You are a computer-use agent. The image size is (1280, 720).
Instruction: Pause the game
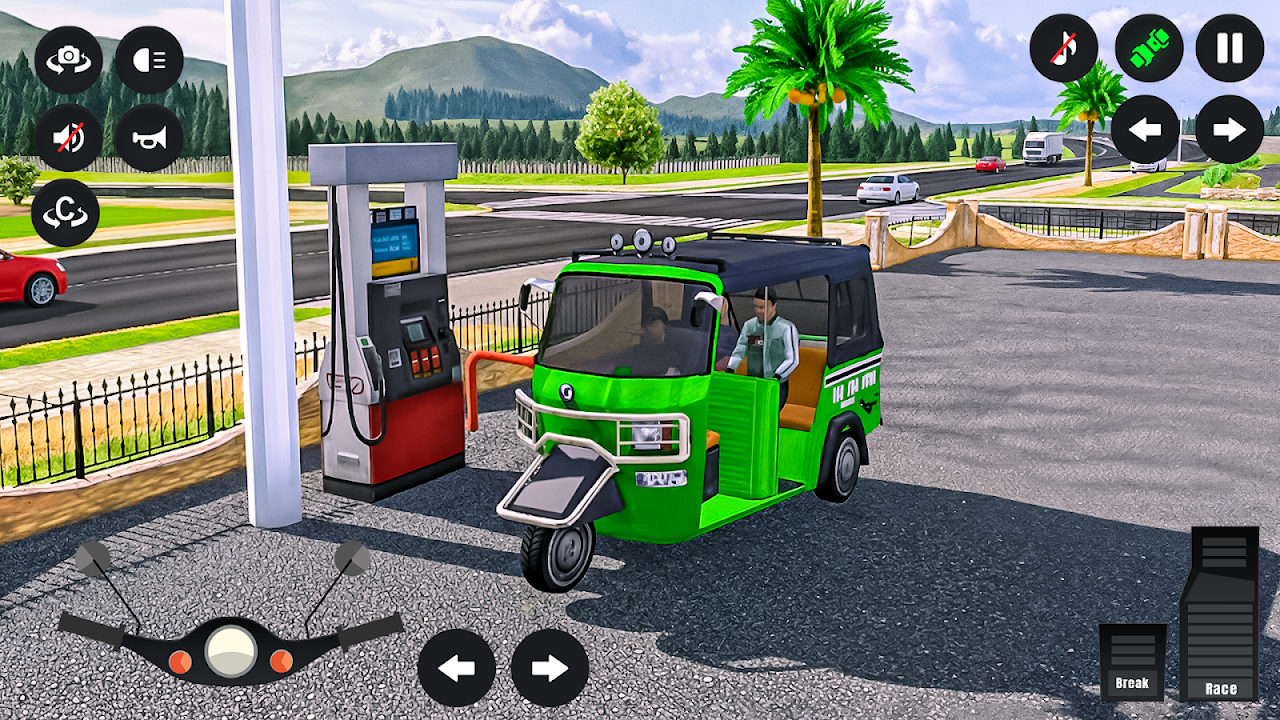point(1230,48)
